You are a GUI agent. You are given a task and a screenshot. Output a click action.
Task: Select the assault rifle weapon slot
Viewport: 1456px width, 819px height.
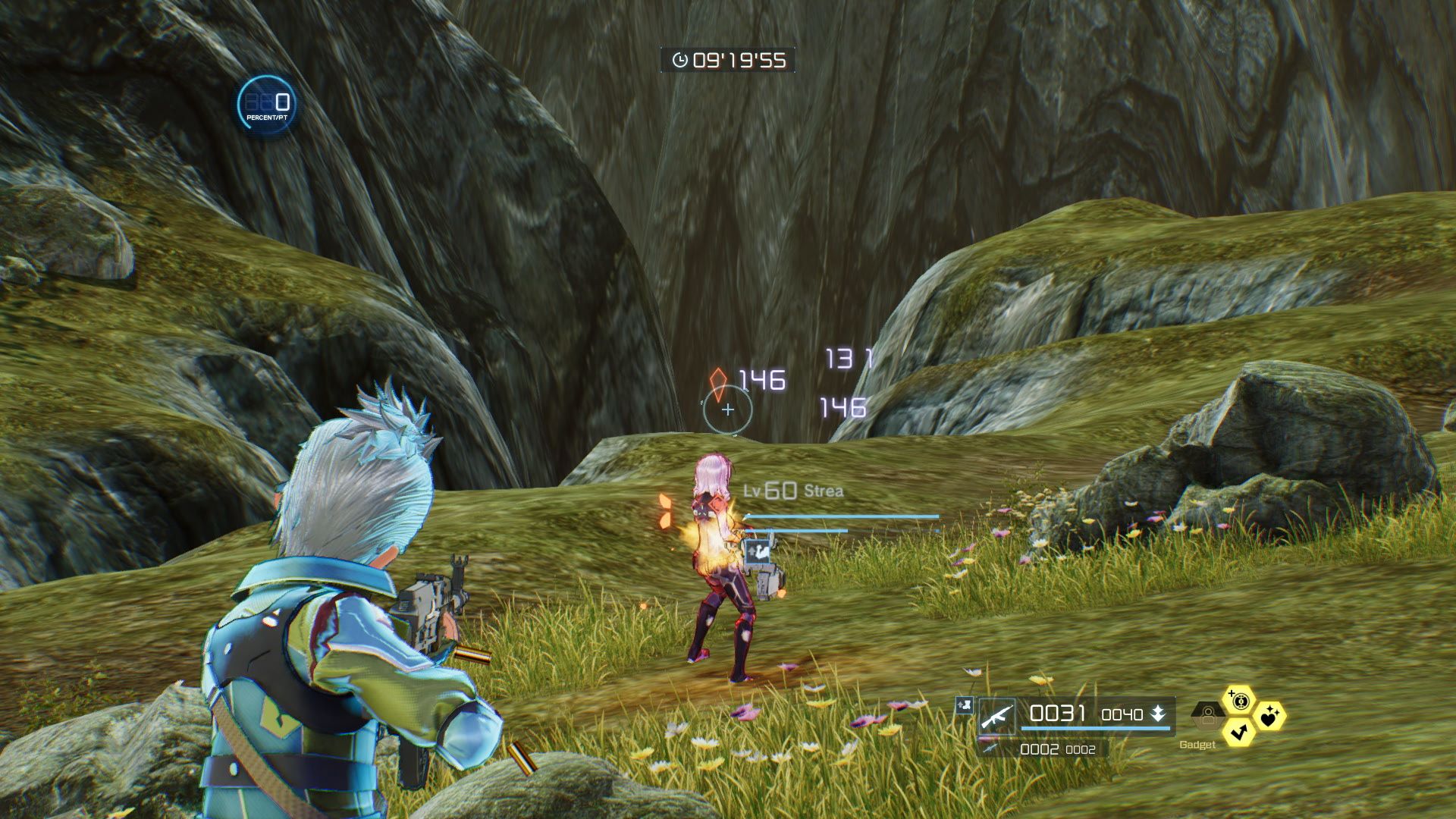996,717
